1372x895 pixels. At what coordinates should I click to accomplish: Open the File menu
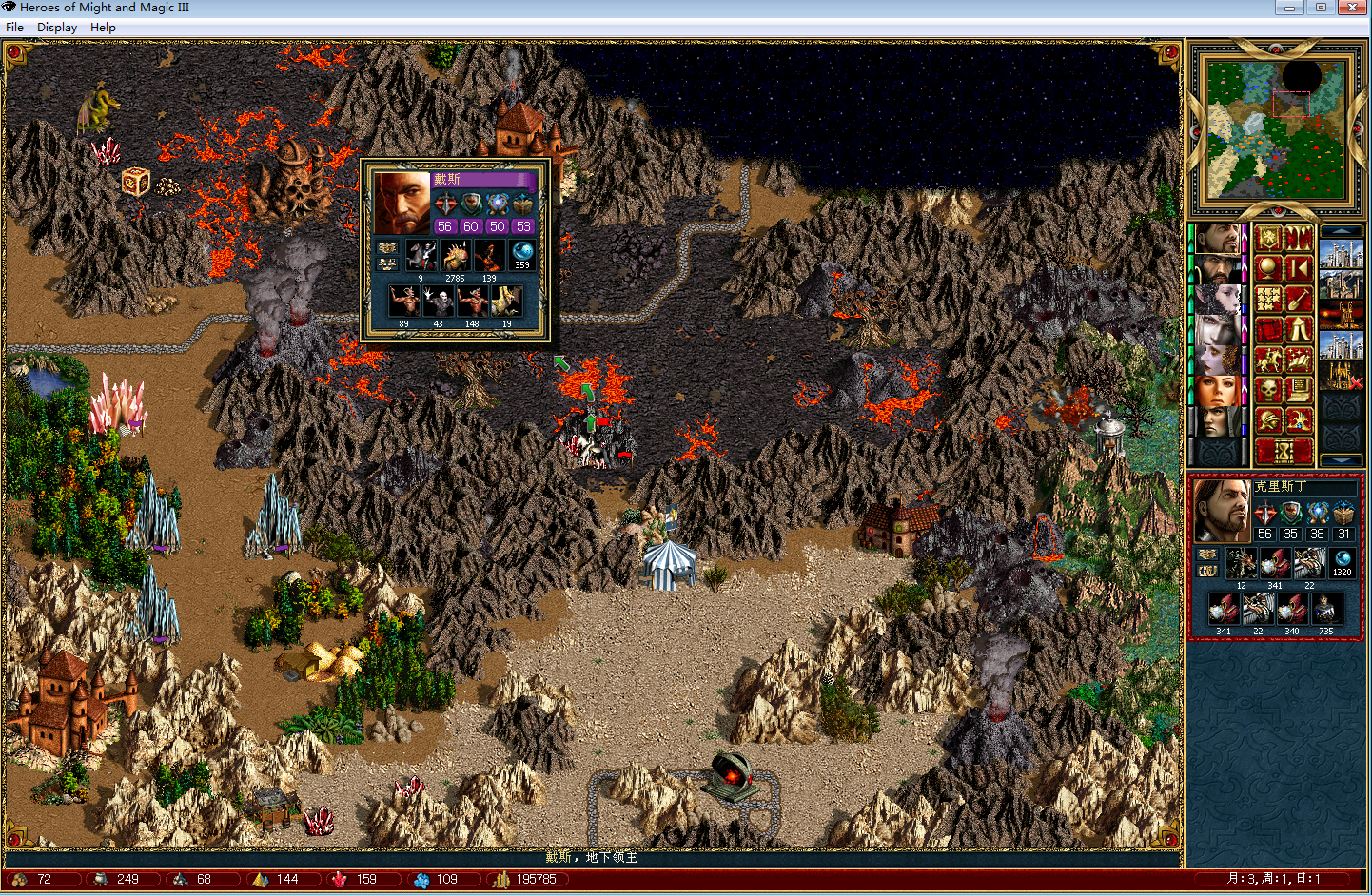14,28
